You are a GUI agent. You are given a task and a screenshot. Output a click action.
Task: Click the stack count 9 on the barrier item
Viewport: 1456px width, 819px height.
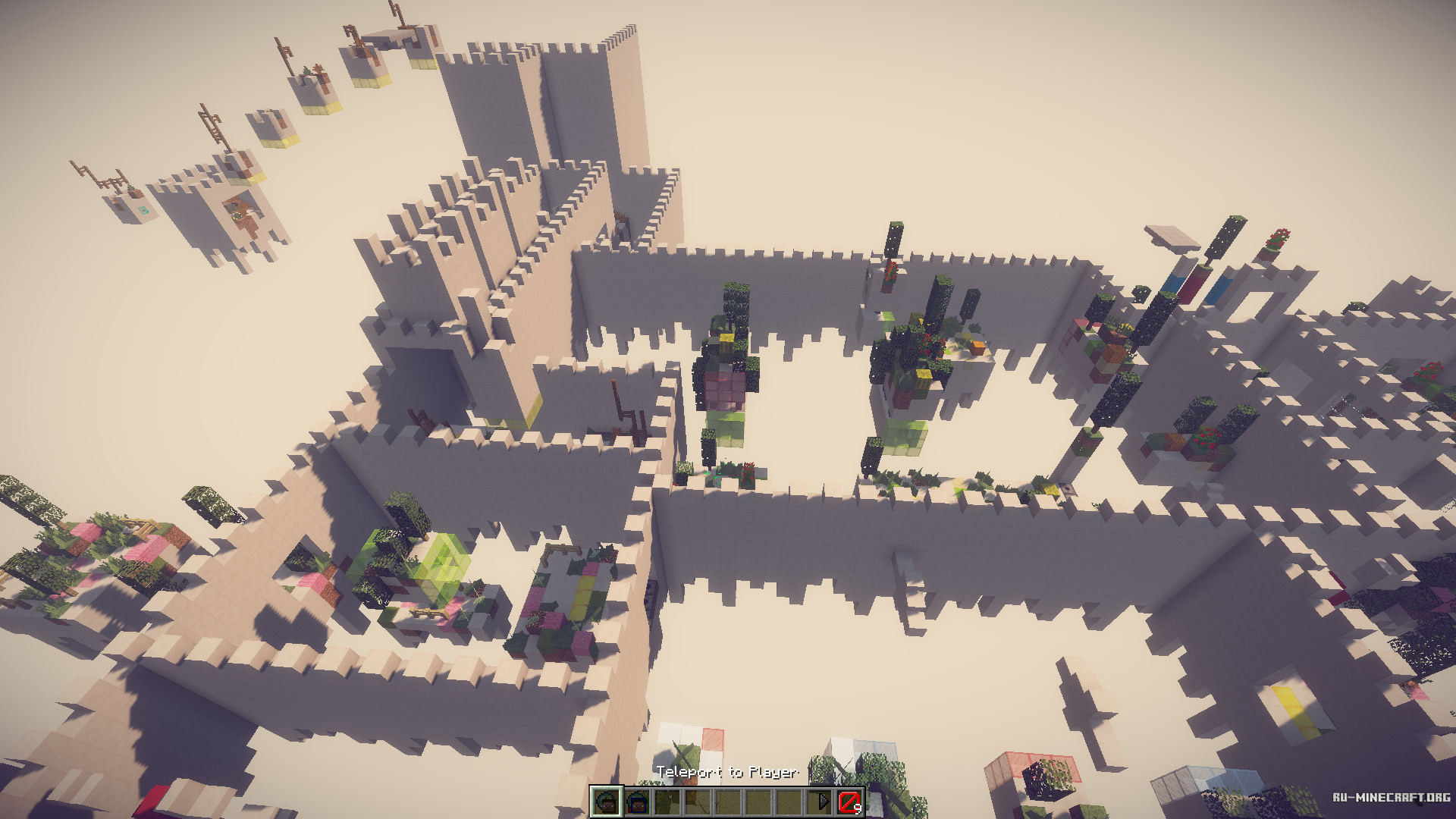point(860,809)
